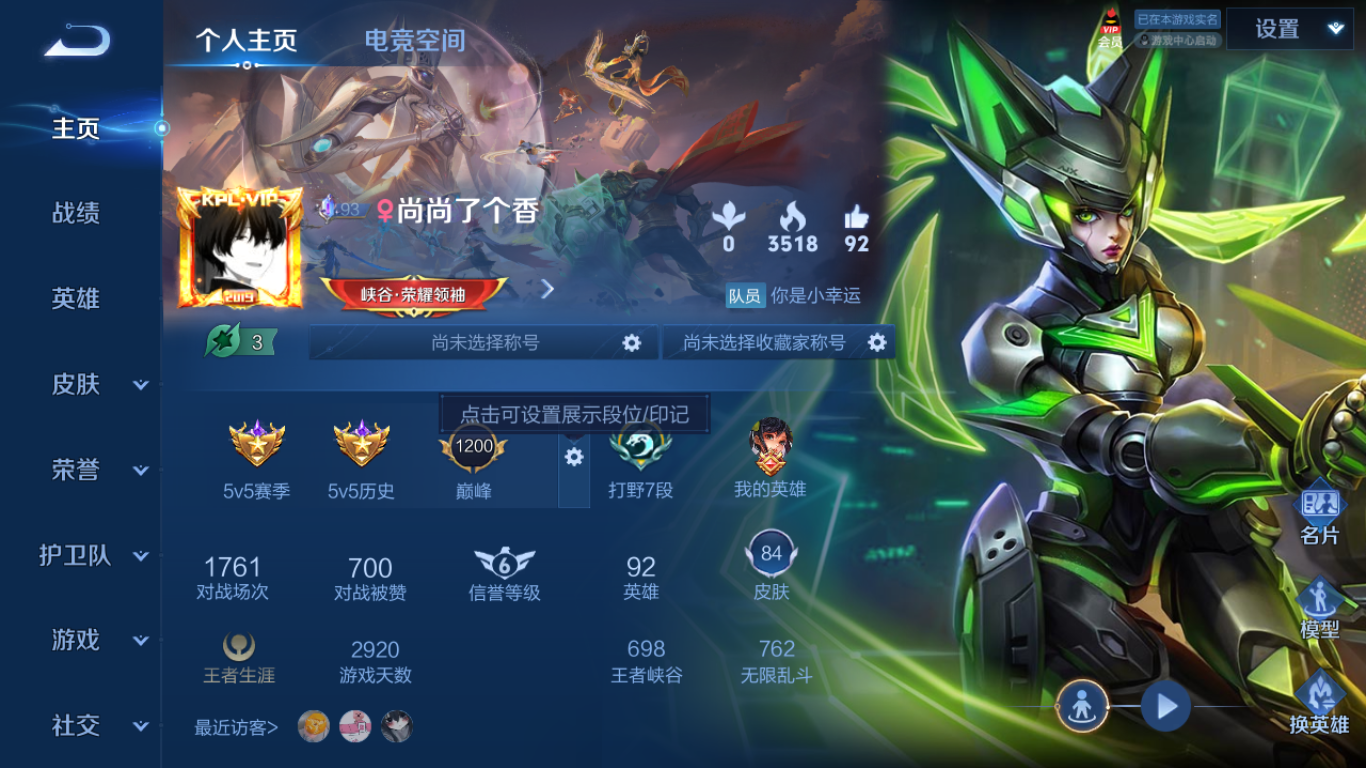The image size is (1366, 768).
Task: Open settings for 尚未选择称号 title
Action: click(631, 343)
